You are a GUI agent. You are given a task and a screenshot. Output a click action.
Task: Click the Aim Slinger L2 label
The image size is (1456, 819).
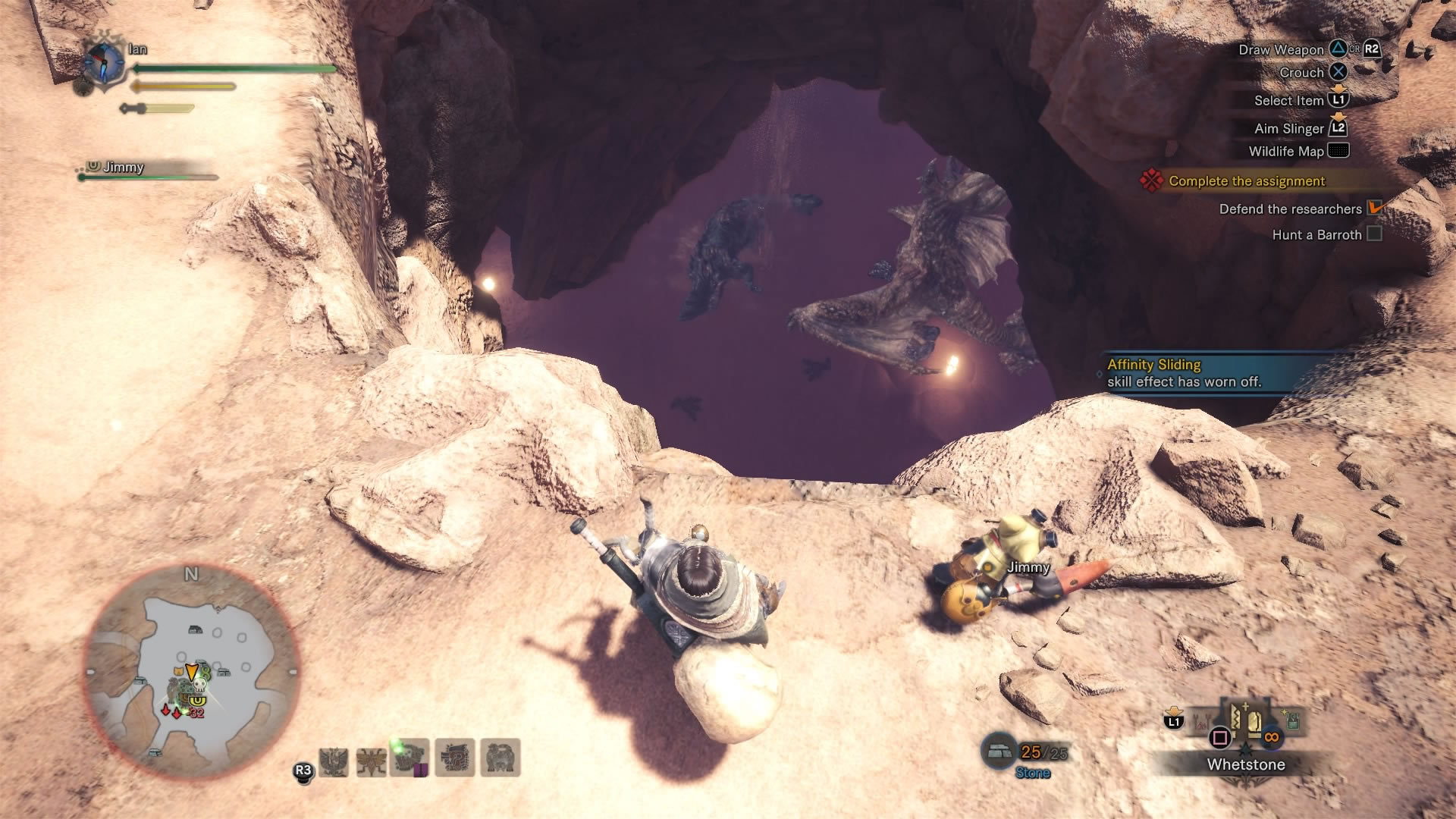coord(1291,127)
